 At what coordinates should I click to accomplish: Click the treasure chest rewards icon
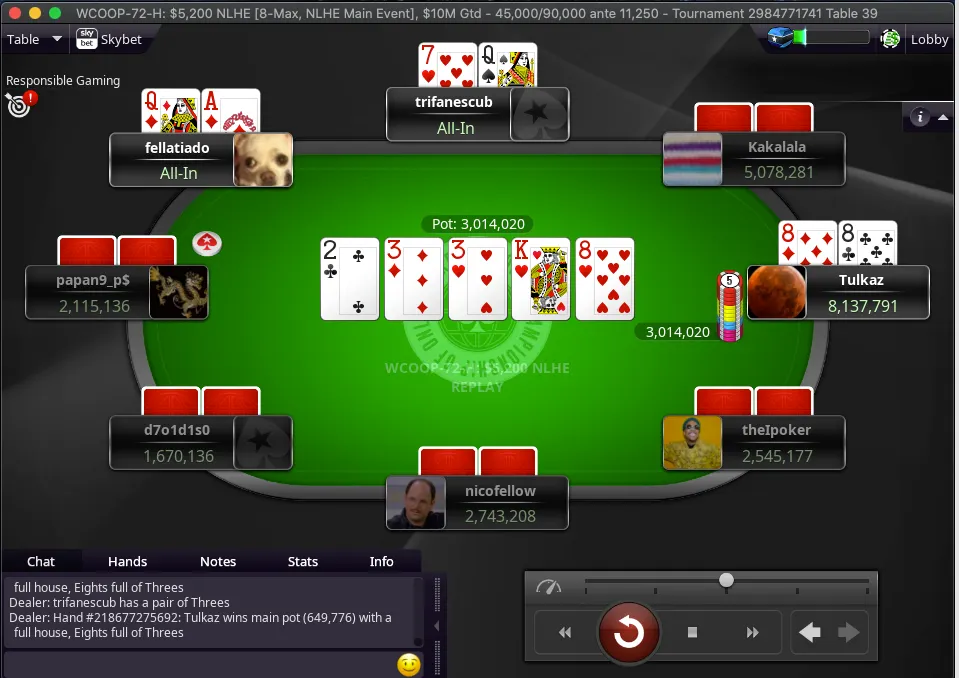click(x=781, y=38)
